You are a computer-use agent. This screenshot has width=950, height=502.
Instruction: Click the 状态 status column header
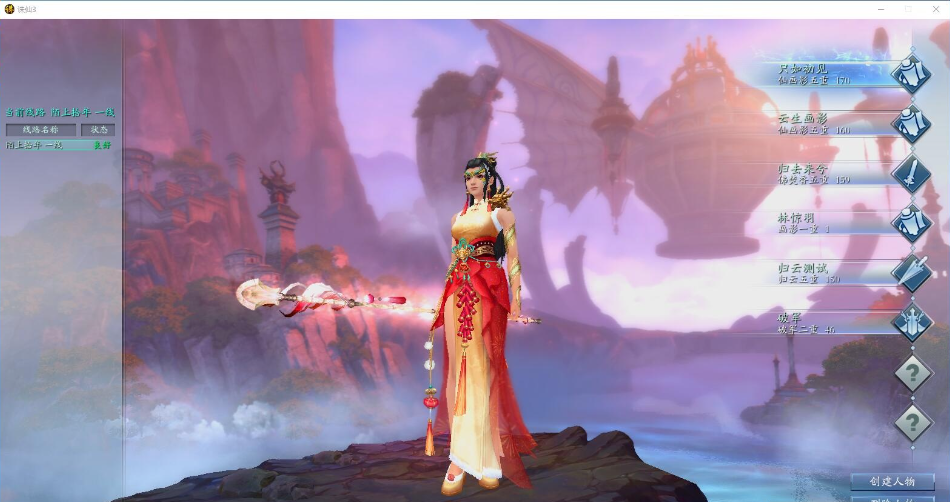pos(99,130)
